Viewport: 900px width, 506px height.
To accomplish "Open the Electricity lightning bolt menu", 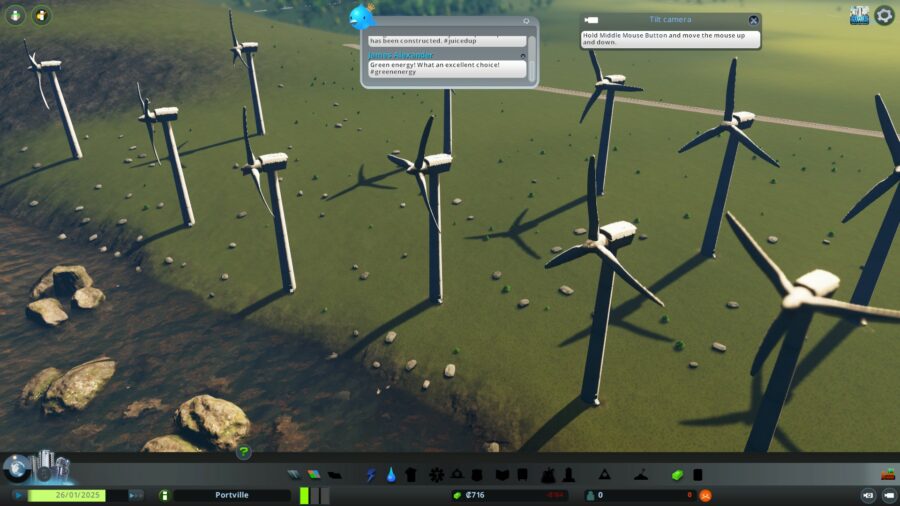I will pos(371,474).
